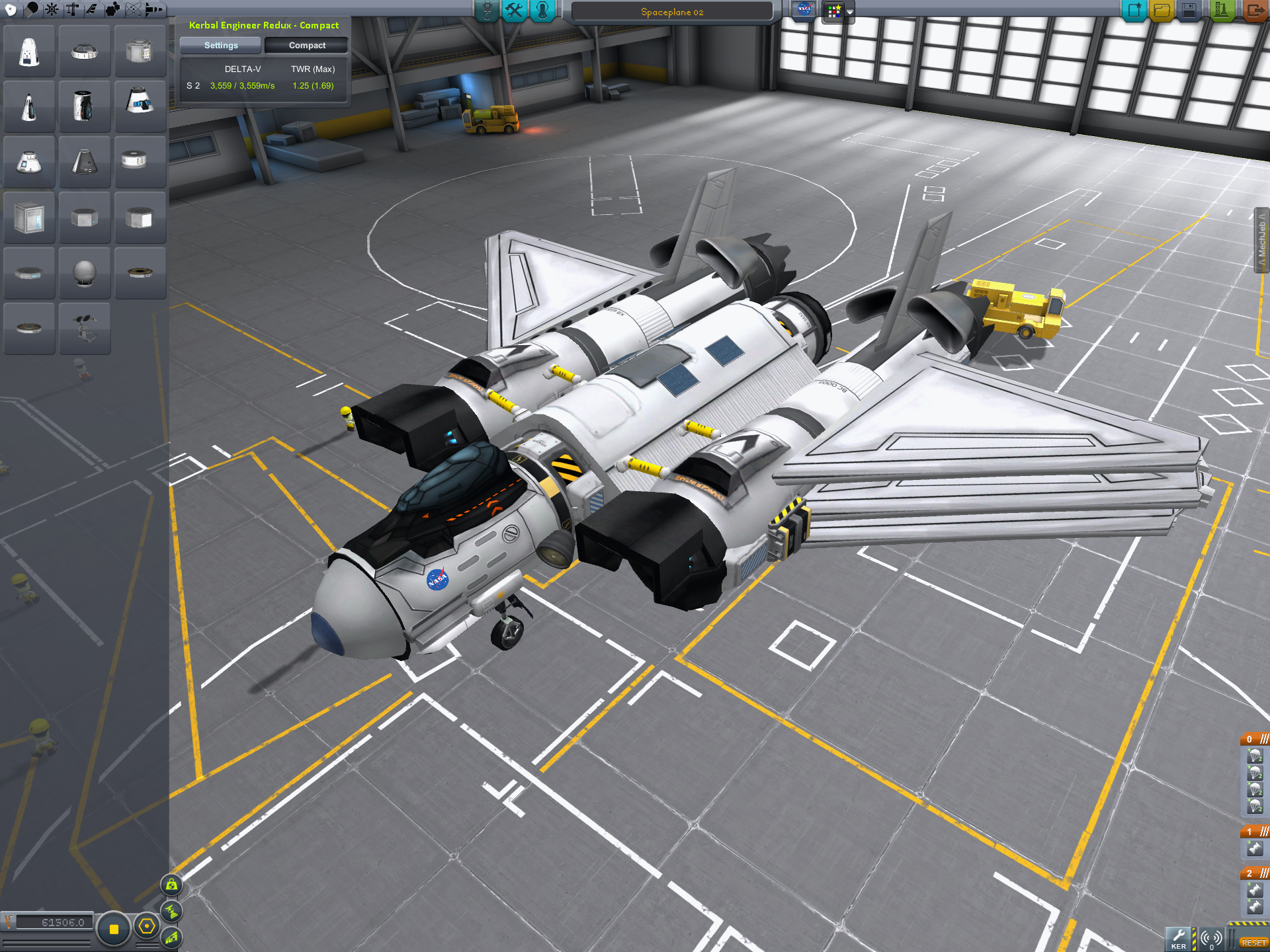This screenshot has width=1270, height=952.
Task: Toggle the Compact view button
Action: (x=306, y=46)
